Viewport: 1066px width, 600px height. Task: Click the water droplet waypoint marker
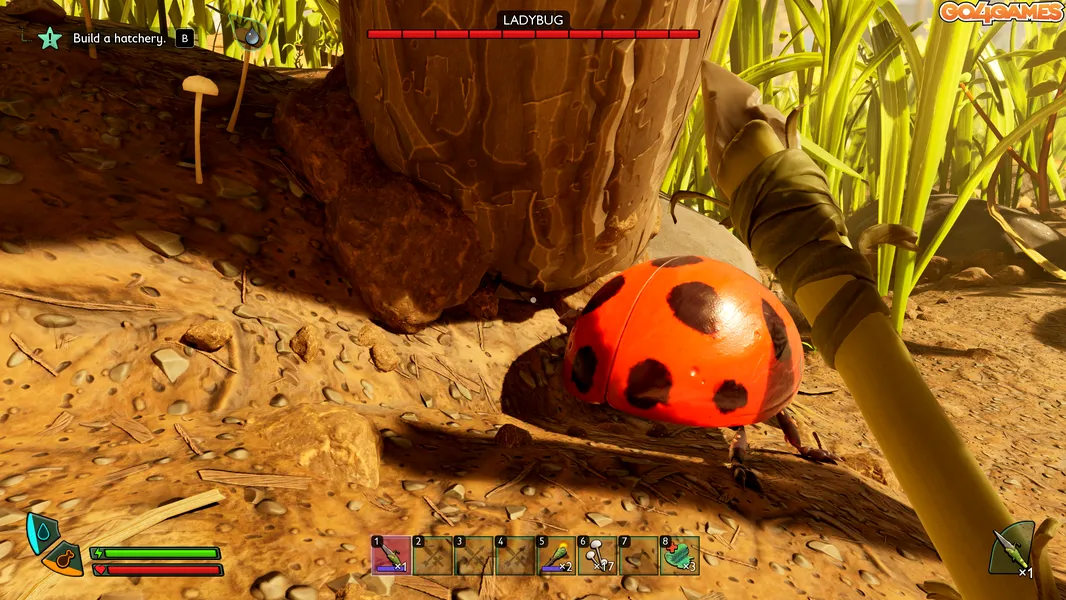tap(251, 35)
